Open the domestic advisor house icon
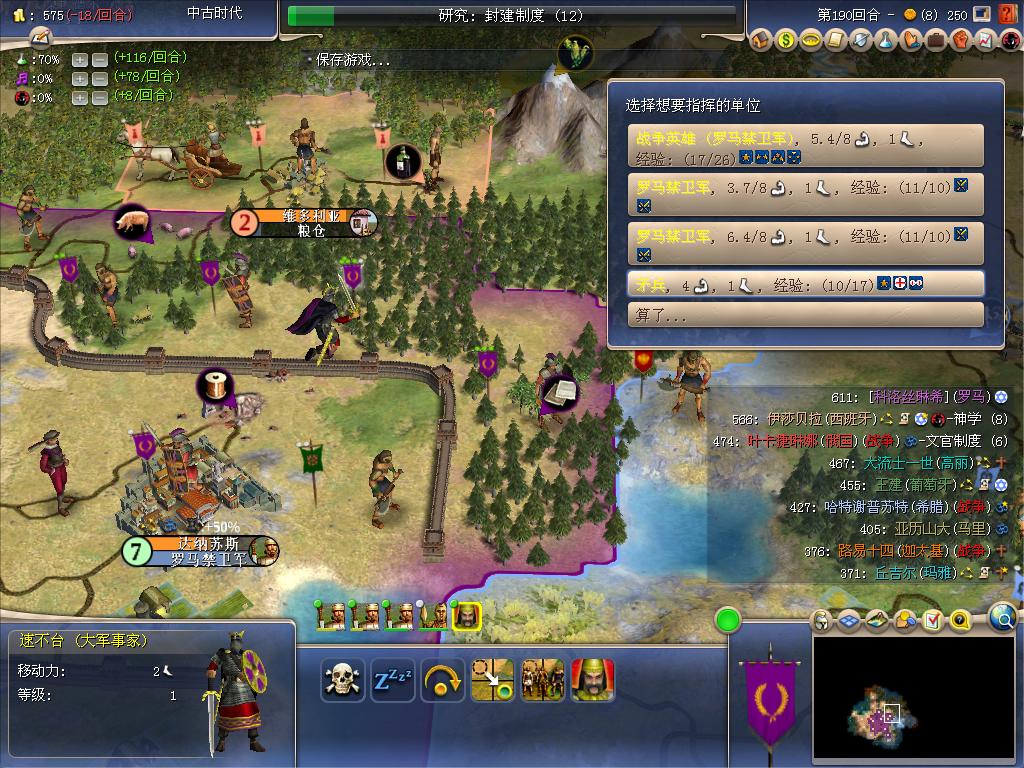 (760, 41)
